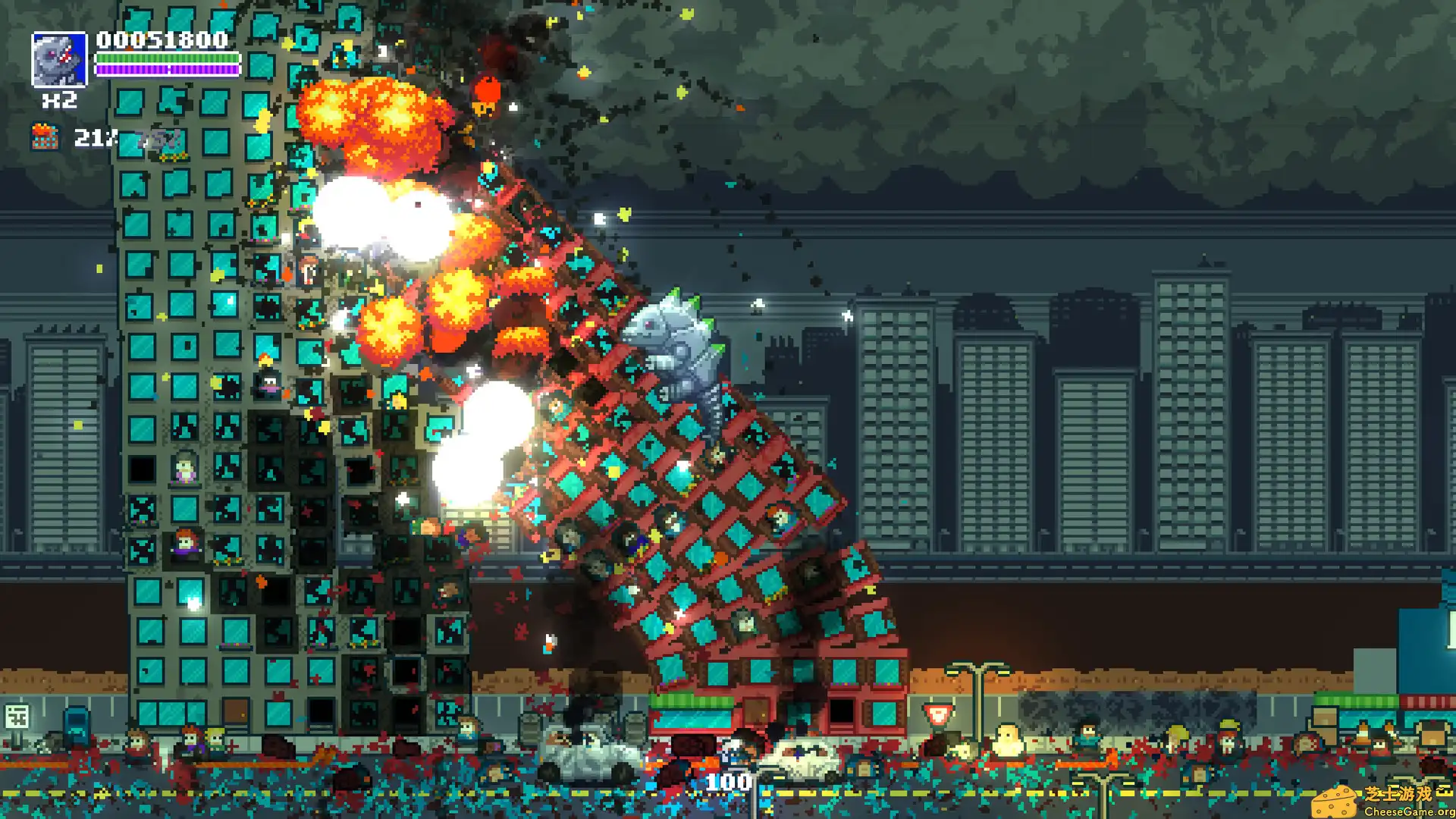Click the red triangle shop sign on the pole
The width and height of the screenshot is (1456, 819).
[939, 713]
